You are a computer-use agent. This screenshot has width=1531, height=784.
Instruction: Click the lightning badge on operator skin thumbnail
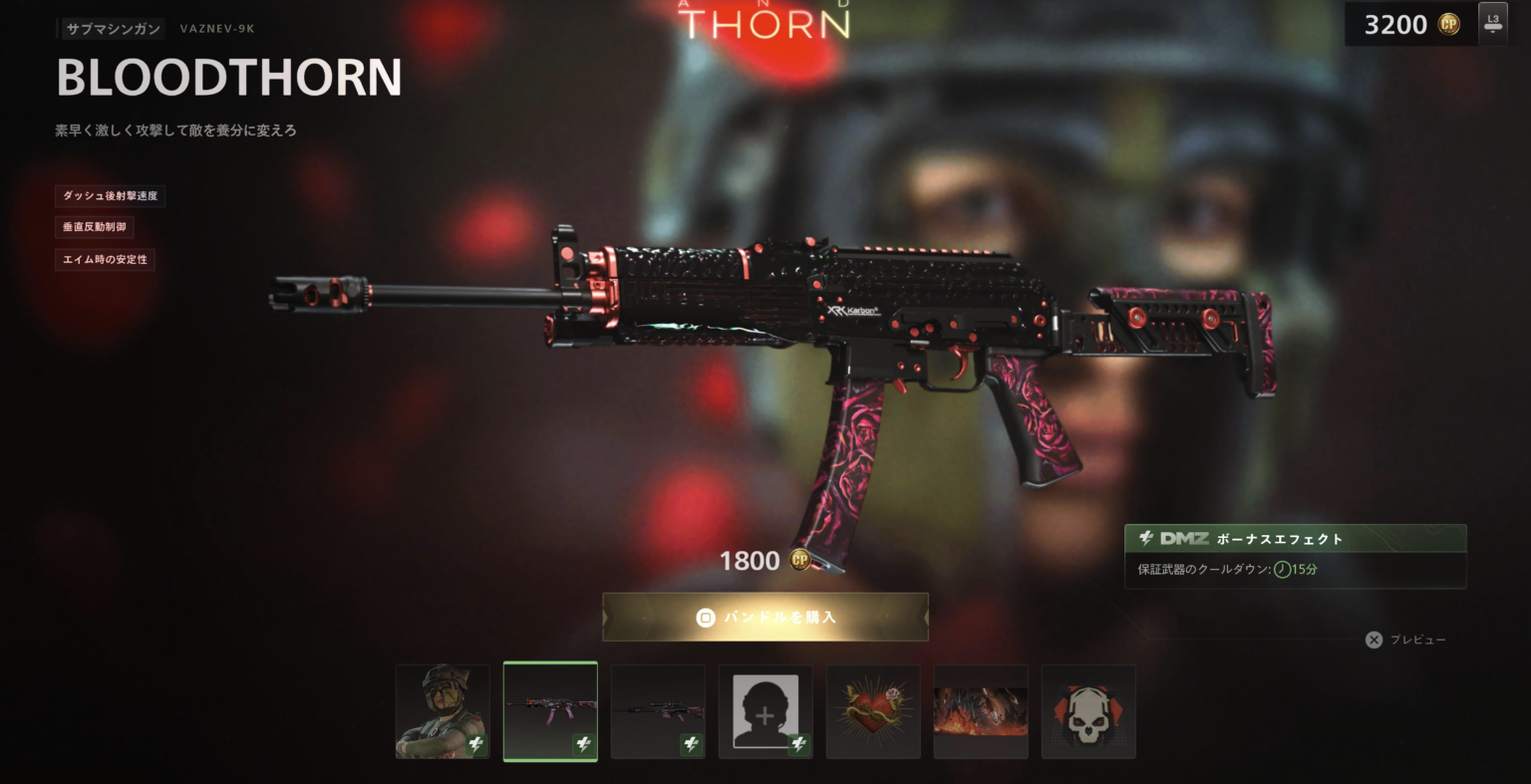[x=476, y=743]
